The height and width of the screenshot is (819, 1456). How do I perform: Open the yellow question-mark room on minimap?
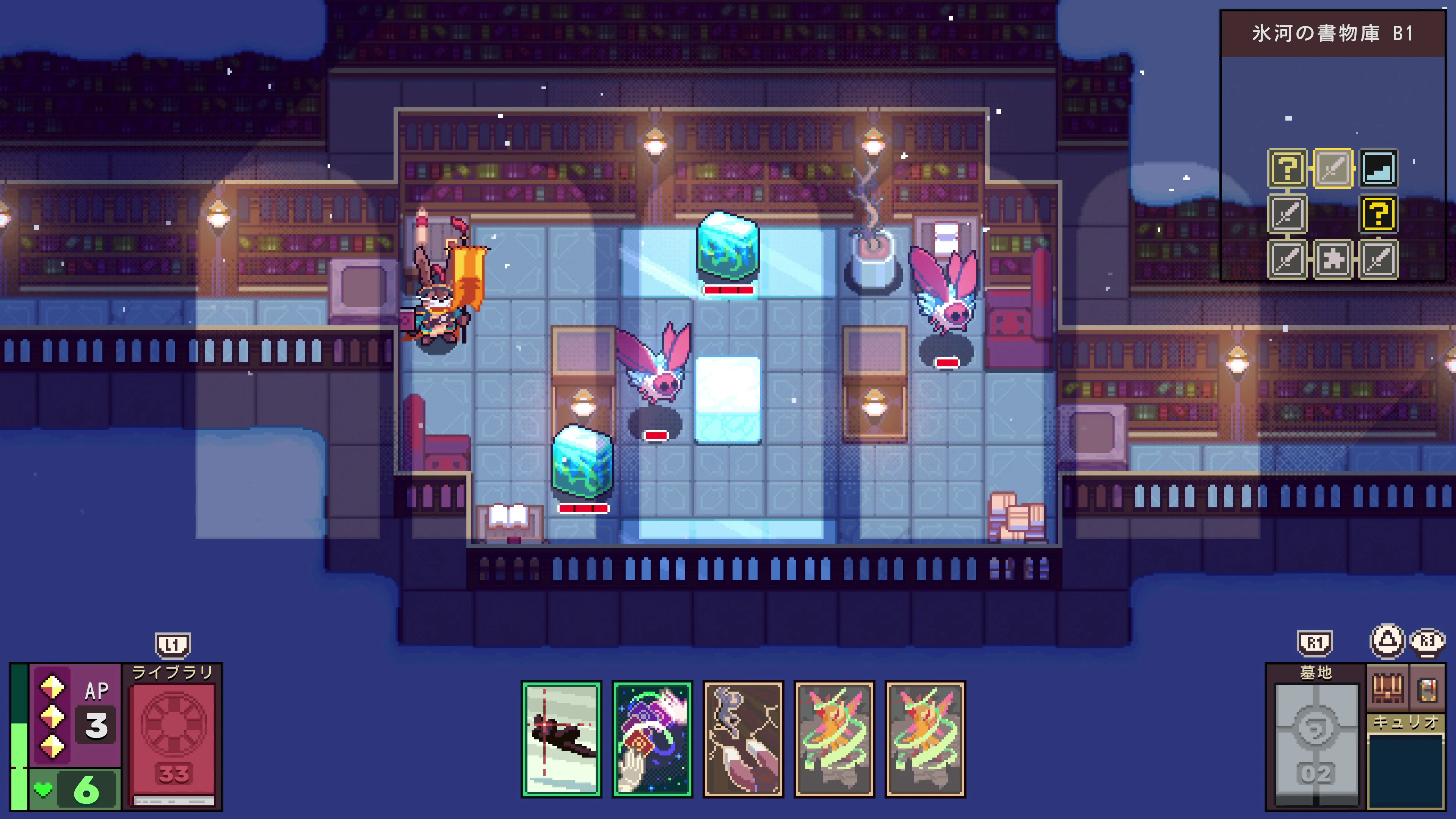[1287, 168]
